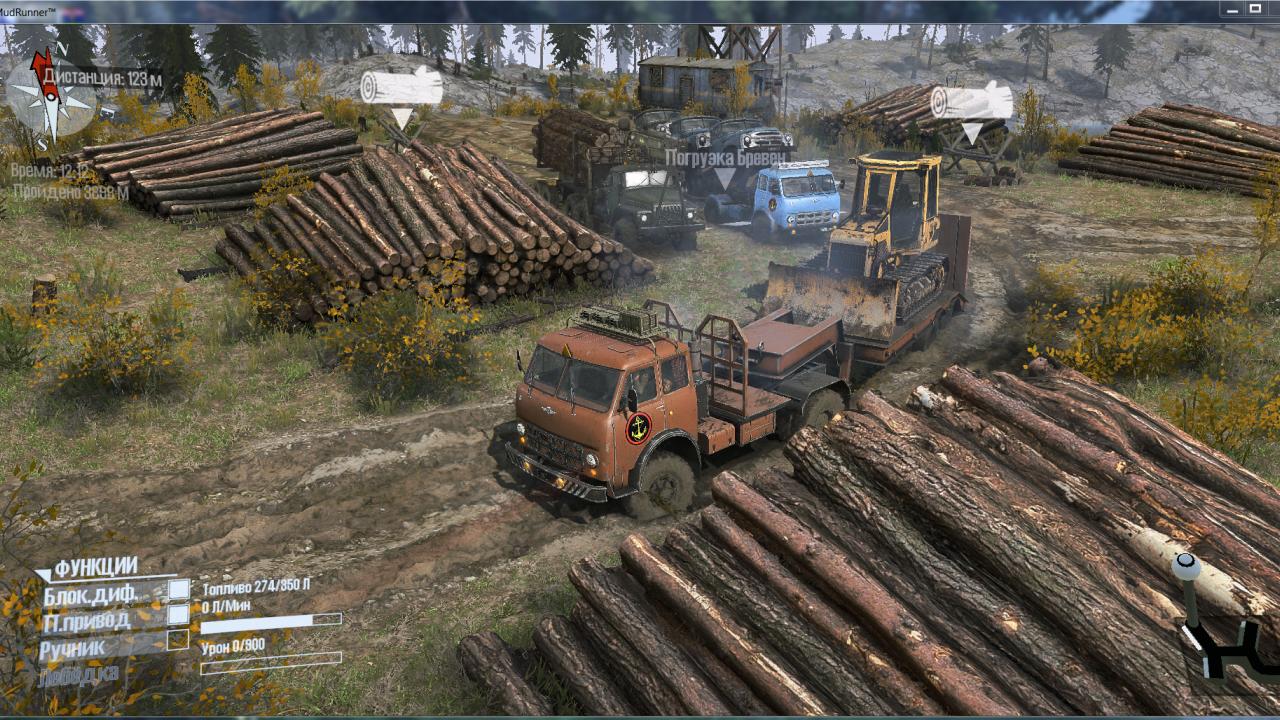
Task: Maximize the MudRunner window
Action: tap(1254, 9)
